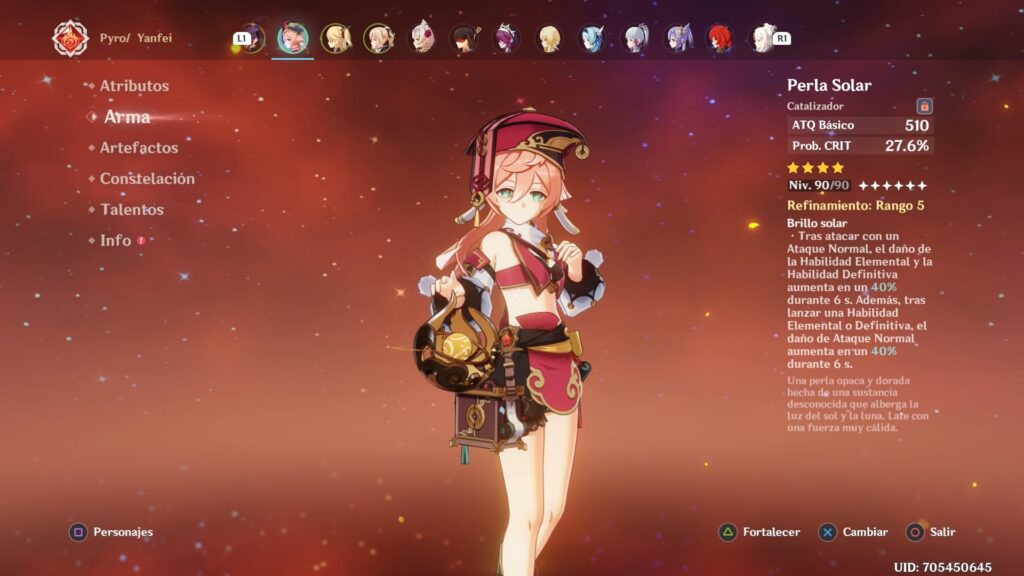
Task: Show the Constelación page
Action: point(147,179)
